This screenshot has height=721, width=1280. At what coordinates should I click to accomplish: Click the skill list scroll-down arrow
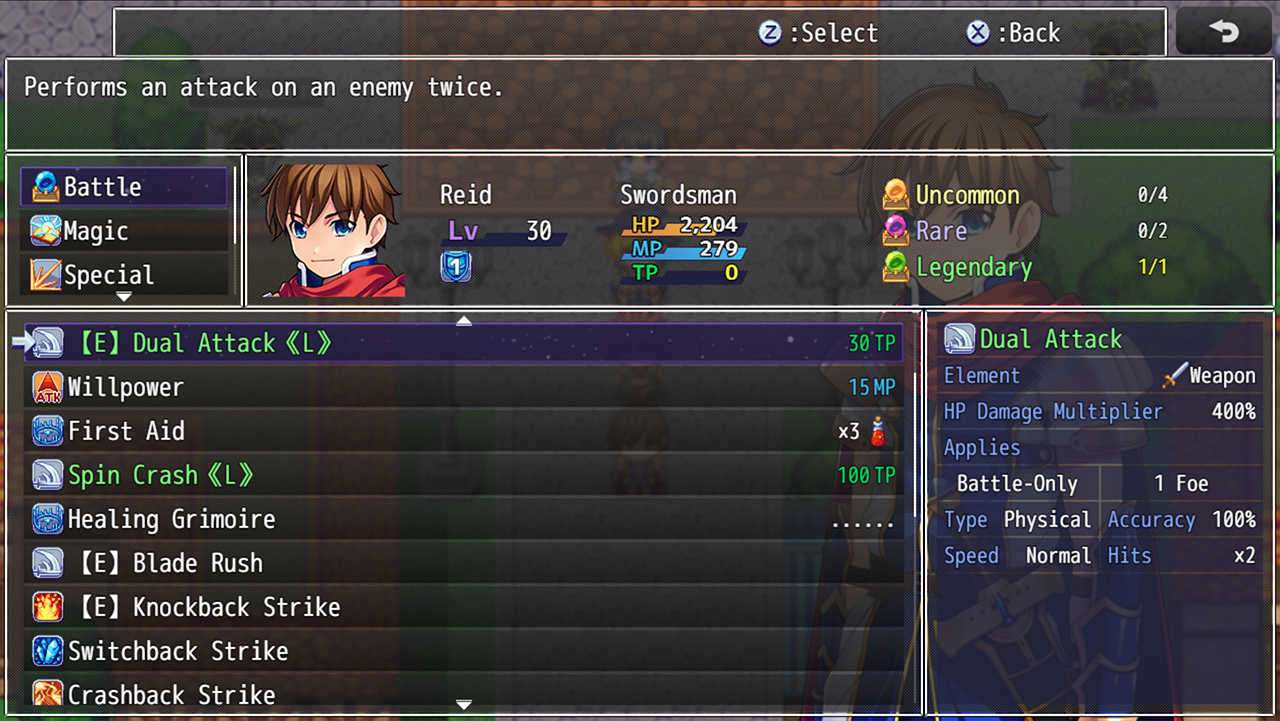pyautogui.click(x=463, y=705)
